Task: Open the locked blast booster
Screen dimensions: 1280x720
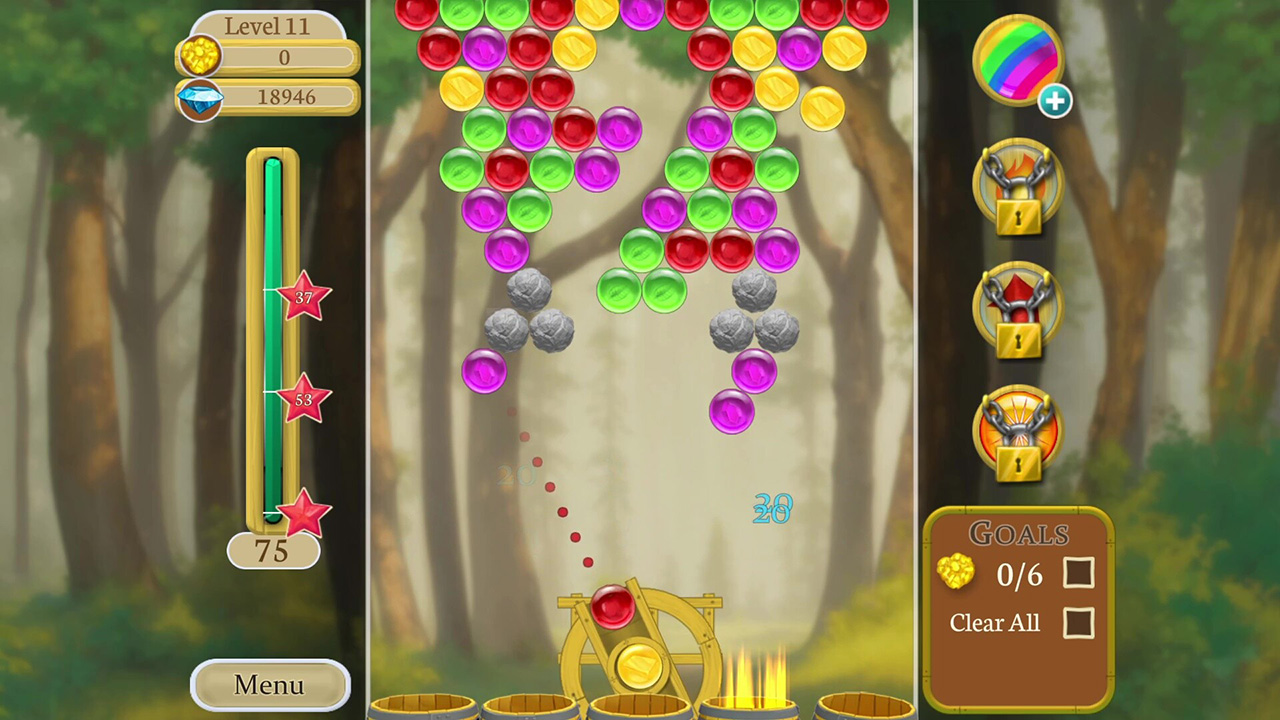Action: [1018, 430]
